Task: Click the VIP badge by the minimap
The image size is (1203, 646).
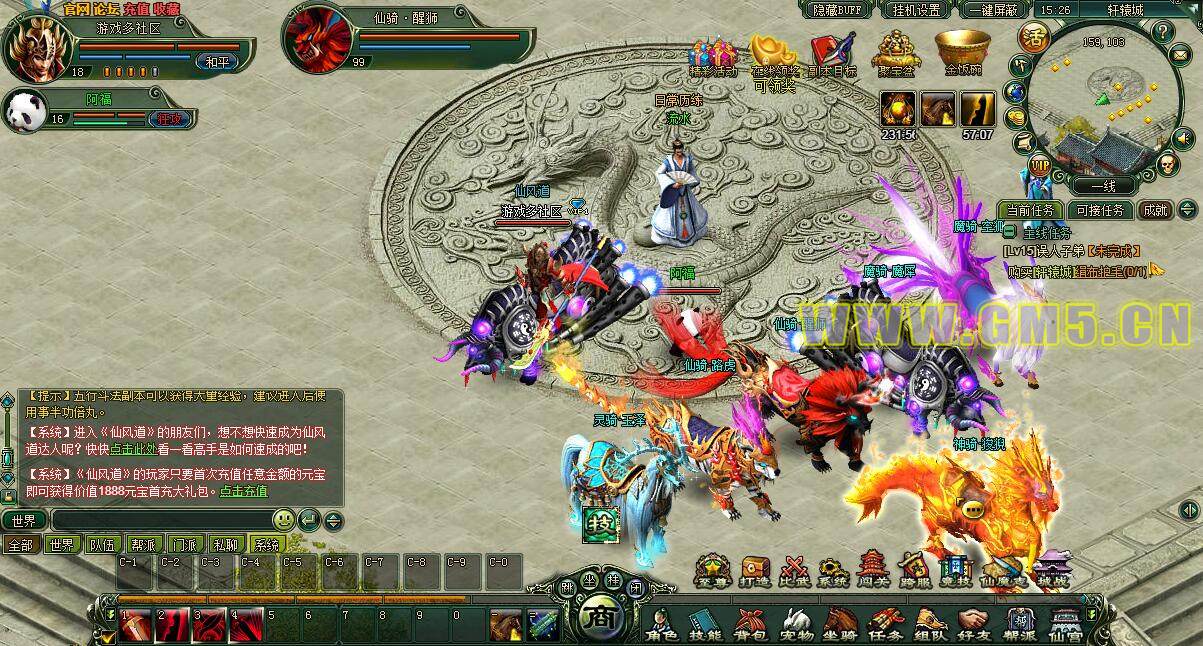Action: [x=1040, y=165]
